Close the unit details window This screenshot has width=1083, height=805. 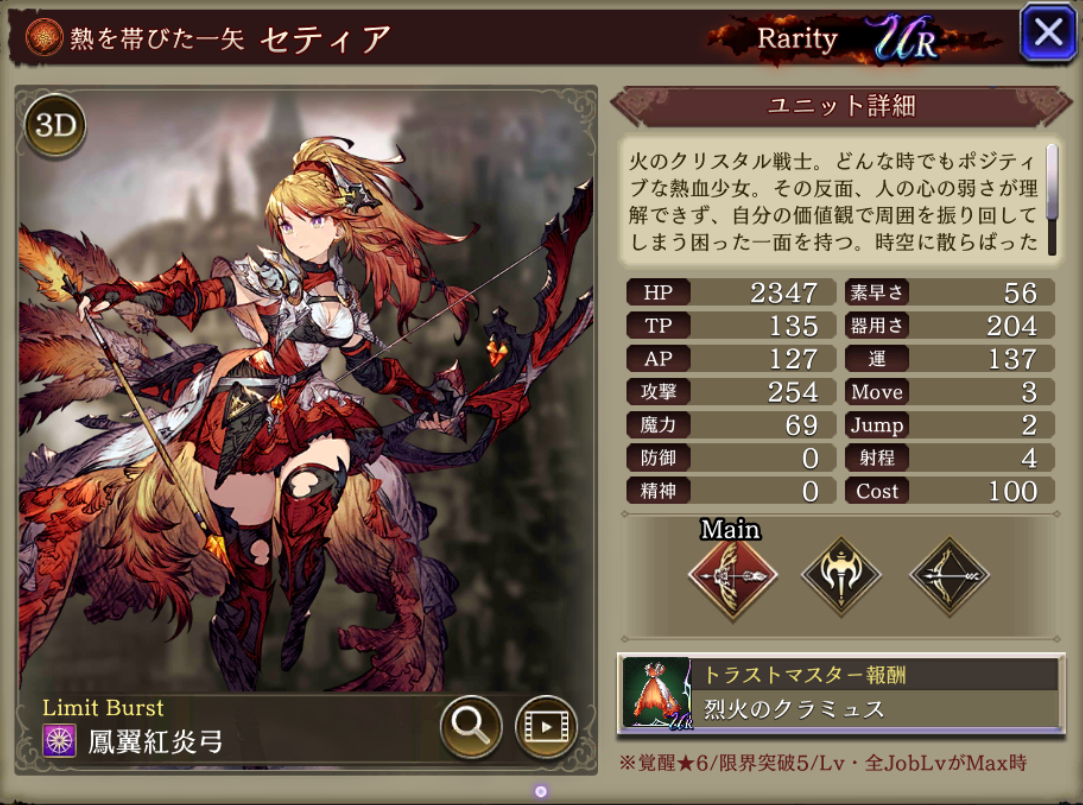1047,33
